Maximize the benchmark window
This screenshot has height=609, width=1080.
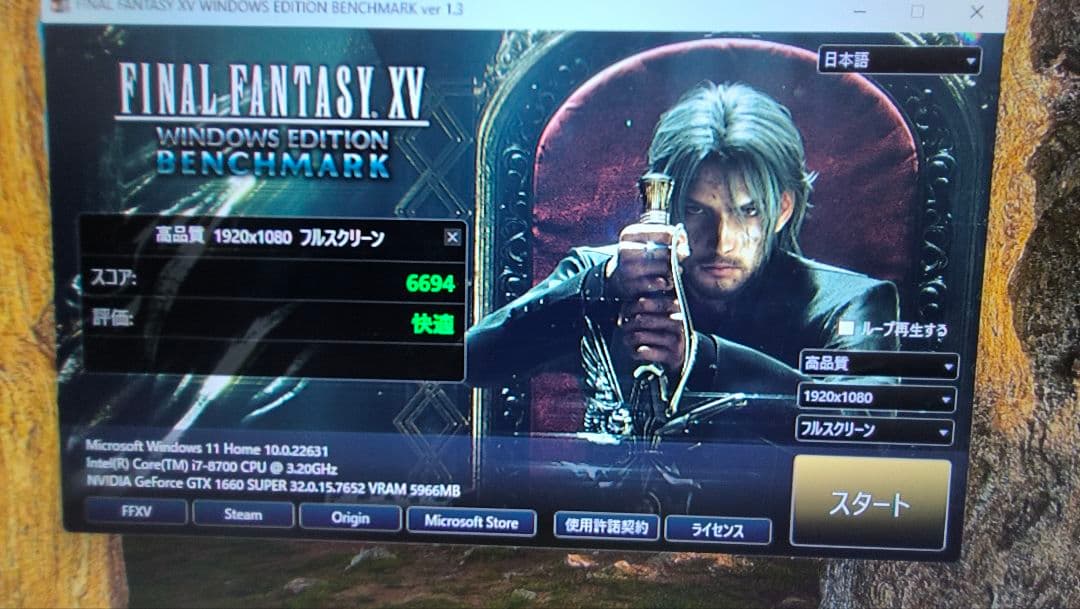coord(917,11)
